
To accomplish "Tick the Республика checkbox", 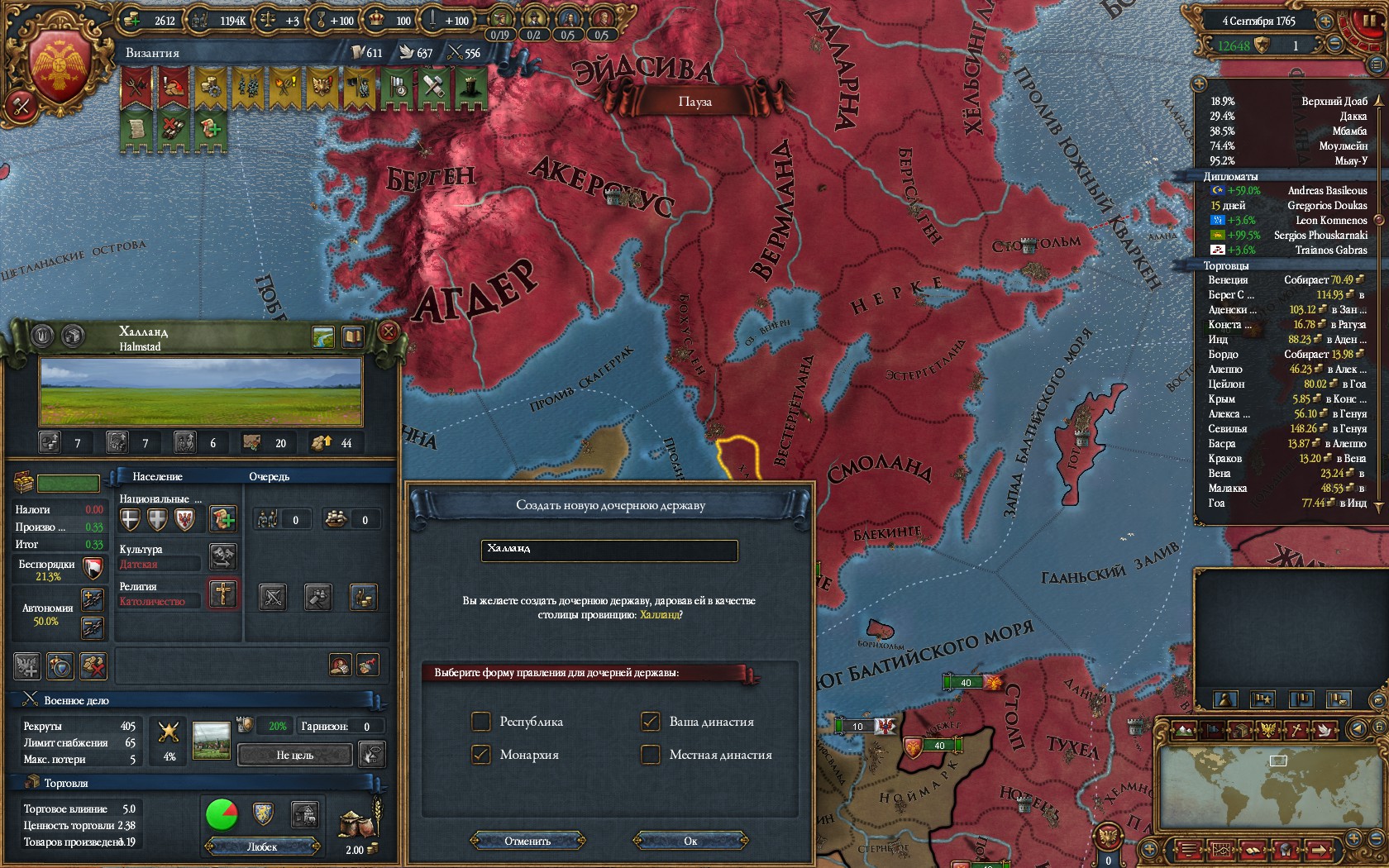I will (481, 722).
